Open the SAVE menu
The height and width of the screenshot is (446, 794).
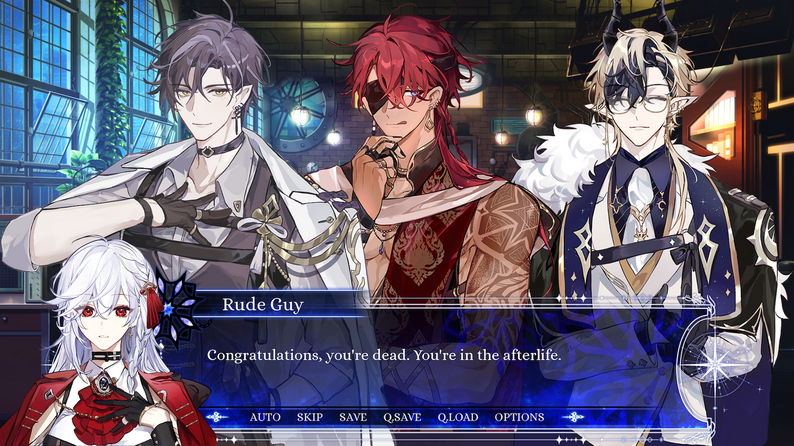[352, 417]
